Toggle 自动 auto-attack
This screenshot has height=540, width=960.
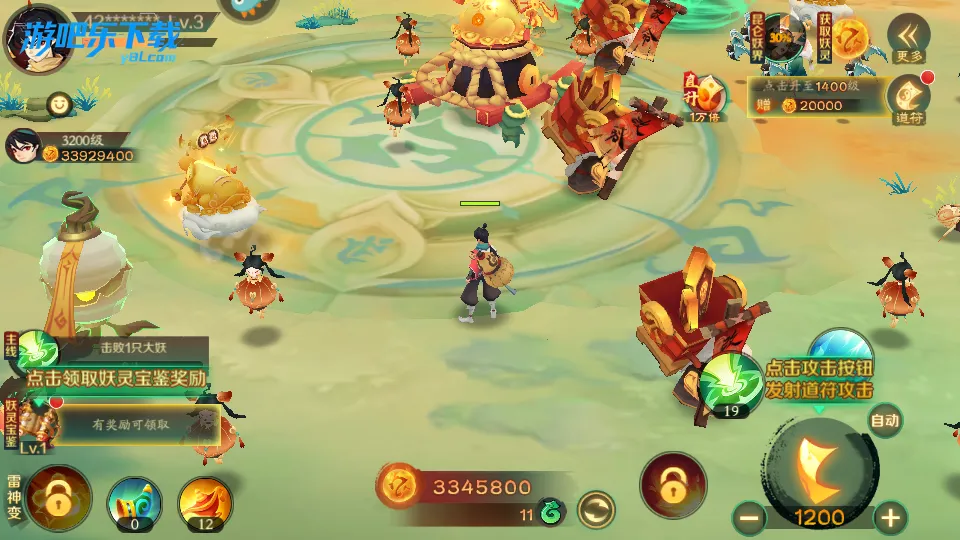point(884,421)
